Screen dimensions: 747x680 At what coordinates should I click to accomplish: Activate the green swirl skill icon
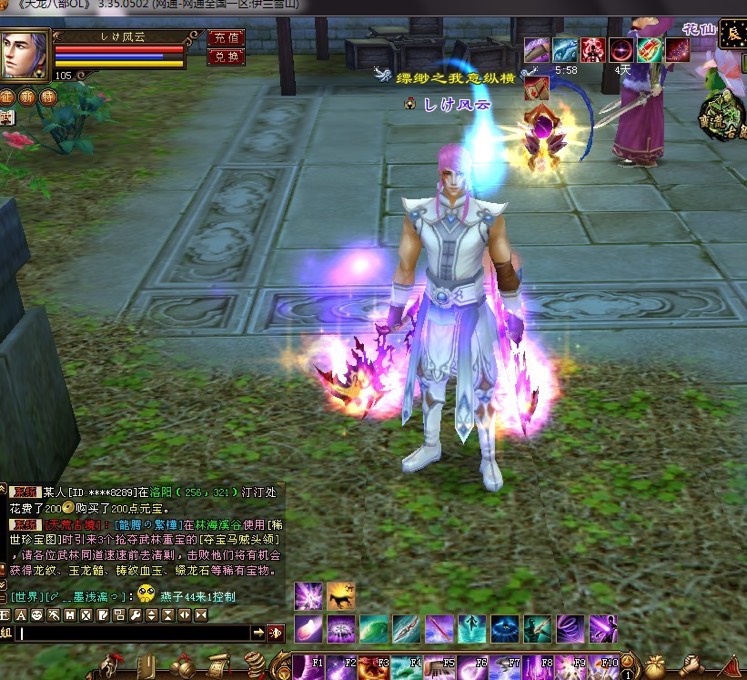click(x=374, y=629)
